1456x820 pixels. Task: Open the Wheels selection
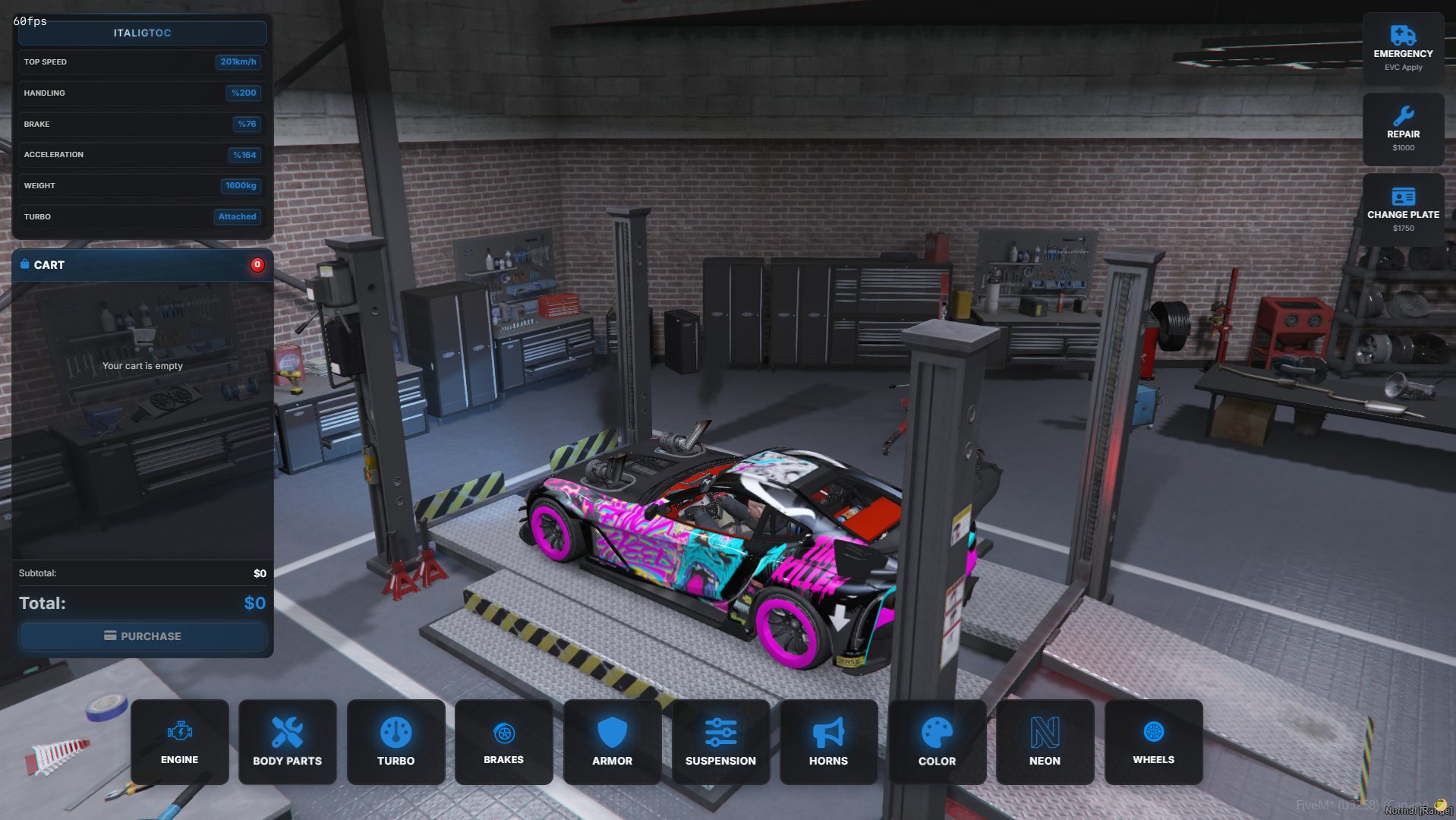point(1154,742)
